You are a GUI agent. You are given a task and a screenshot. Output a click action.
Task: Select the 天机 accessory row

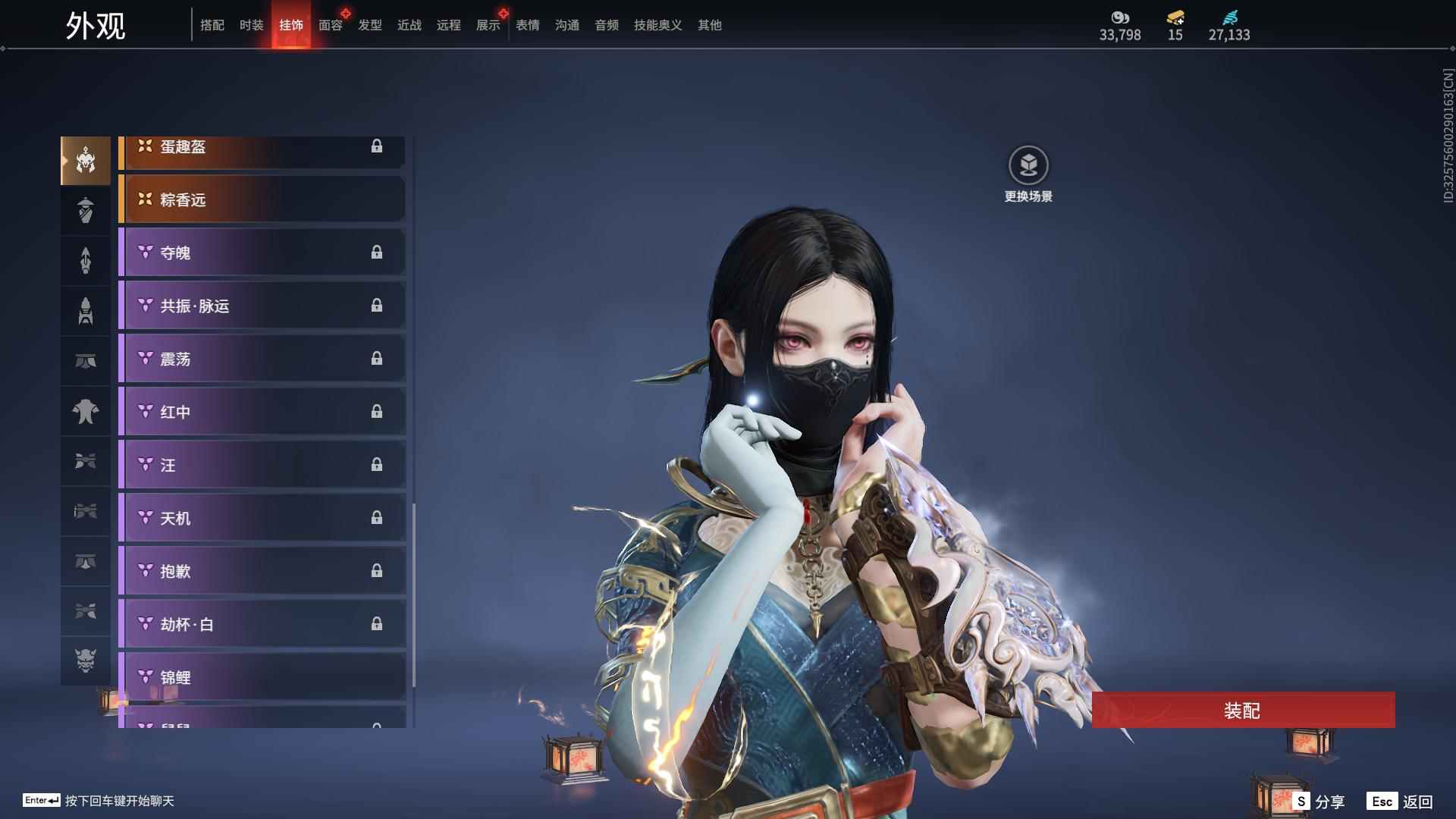click(x=262, y=518)
